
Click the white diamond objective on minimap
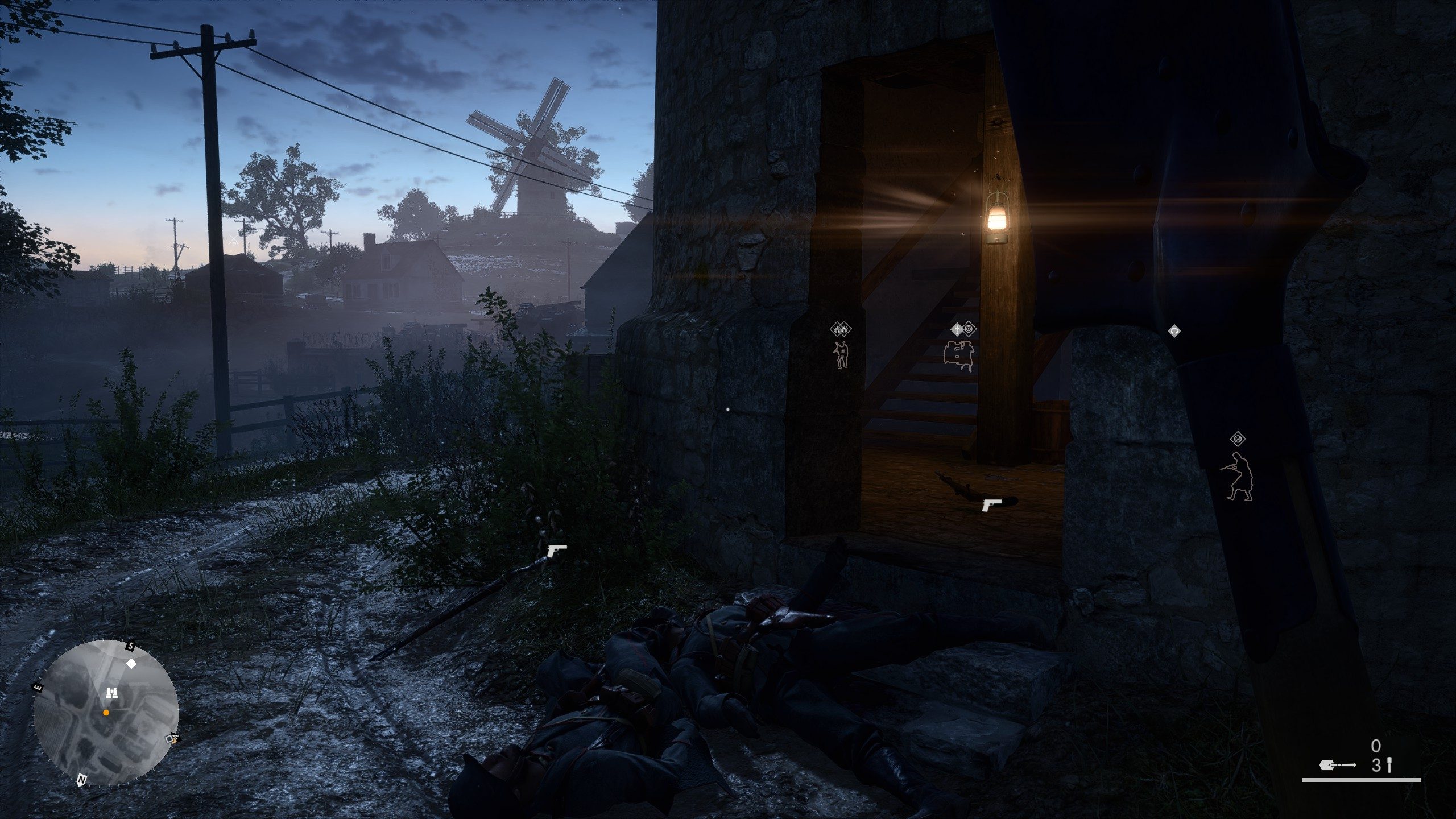pos(131,664)
